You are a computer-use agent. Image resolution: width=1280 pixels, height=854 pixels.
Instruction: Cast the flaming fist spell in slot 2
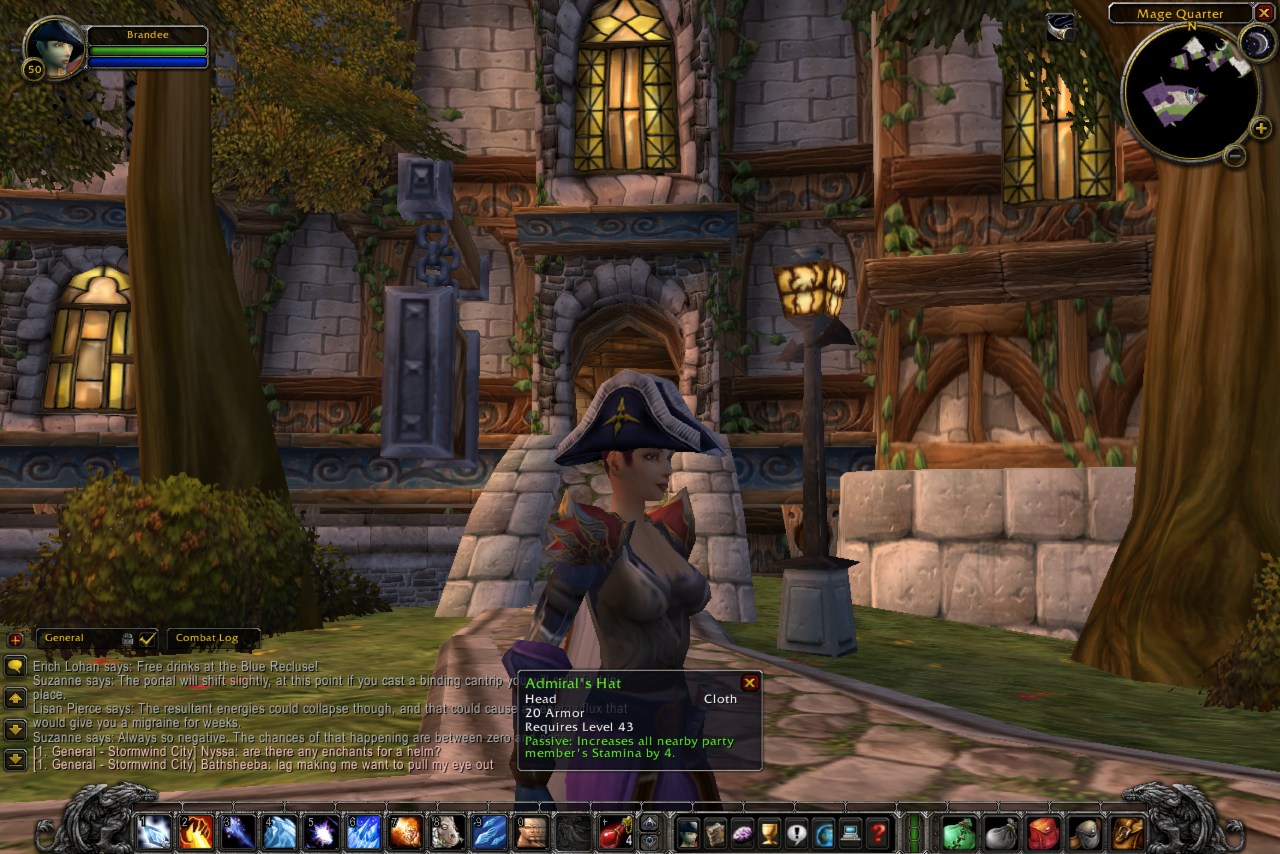tap(196, 831)
